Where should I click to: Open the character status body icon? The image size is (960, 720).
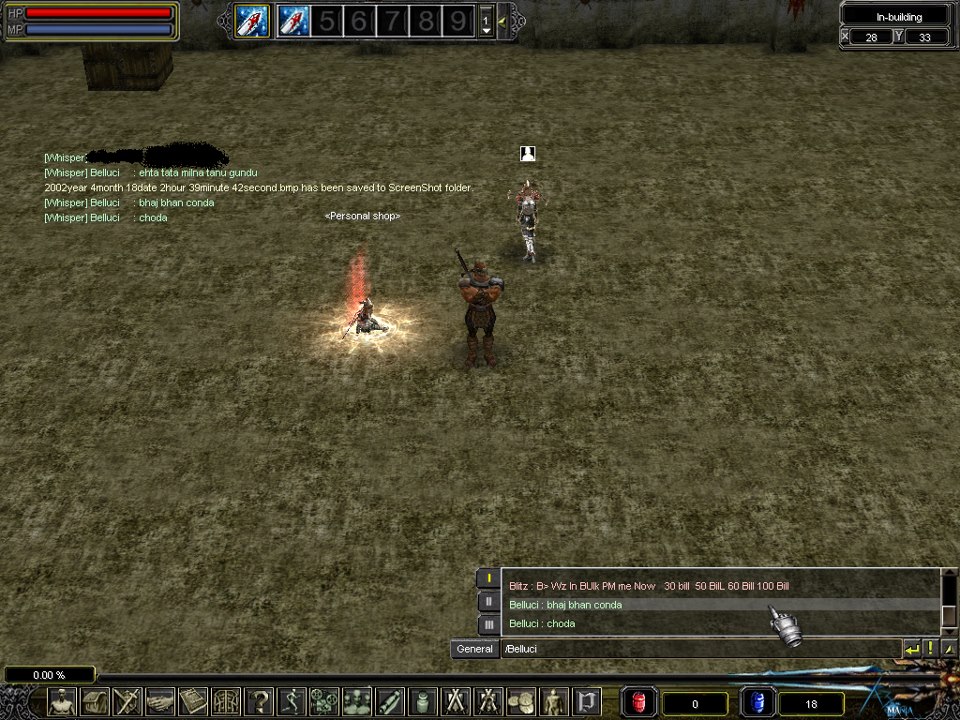[62, 701]
